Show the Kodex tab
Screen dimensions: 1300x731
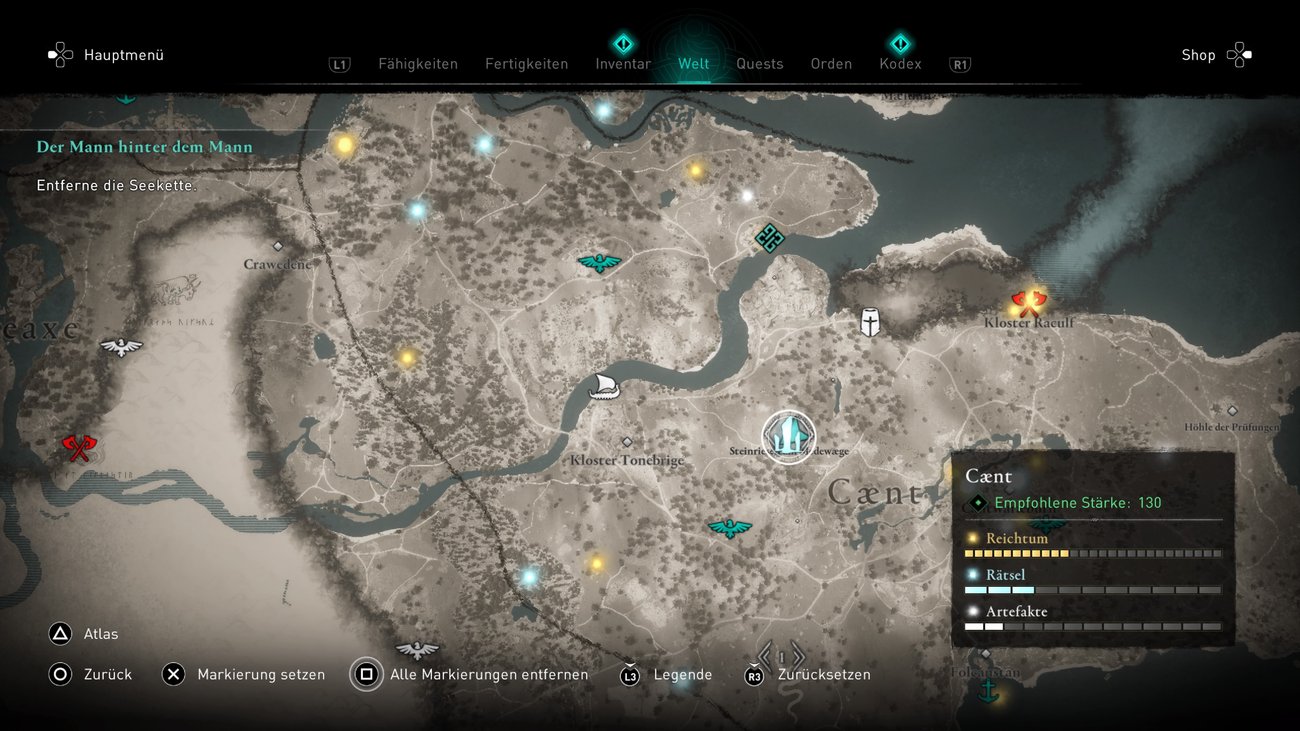(900, 64)
